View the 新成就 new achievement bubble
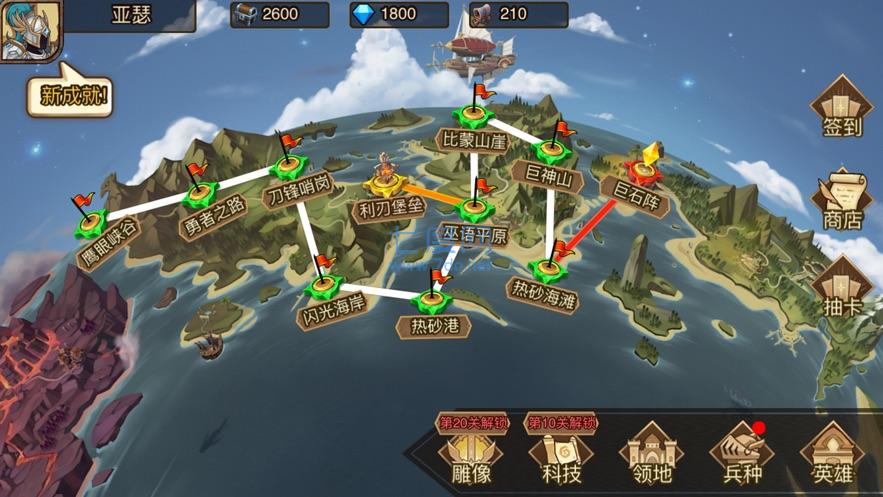 click(x=70, y=96)
